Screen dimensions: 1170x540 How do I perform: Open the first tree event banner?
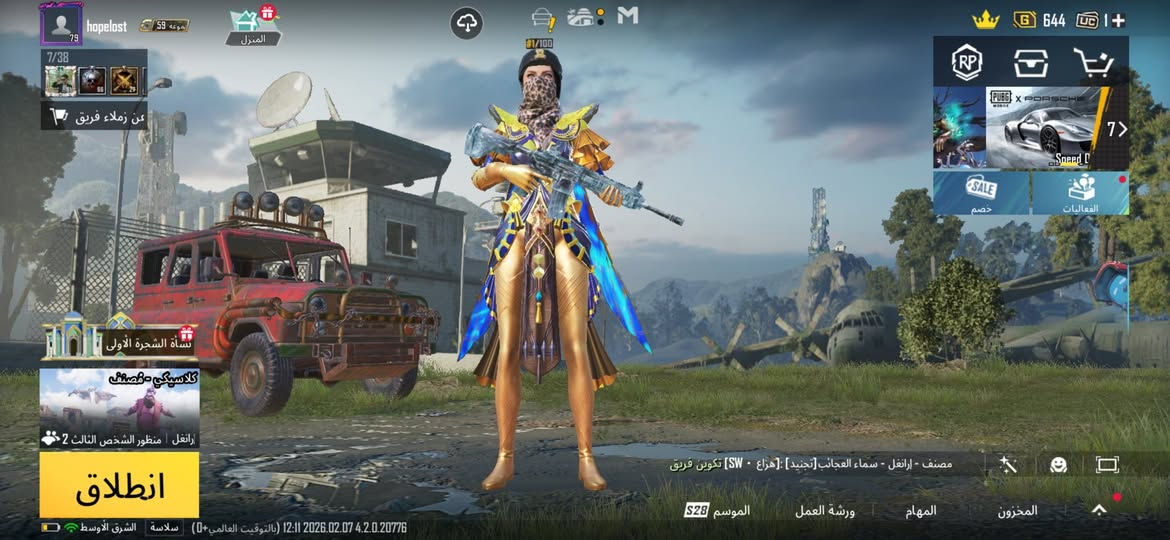[x=119, y=341]
